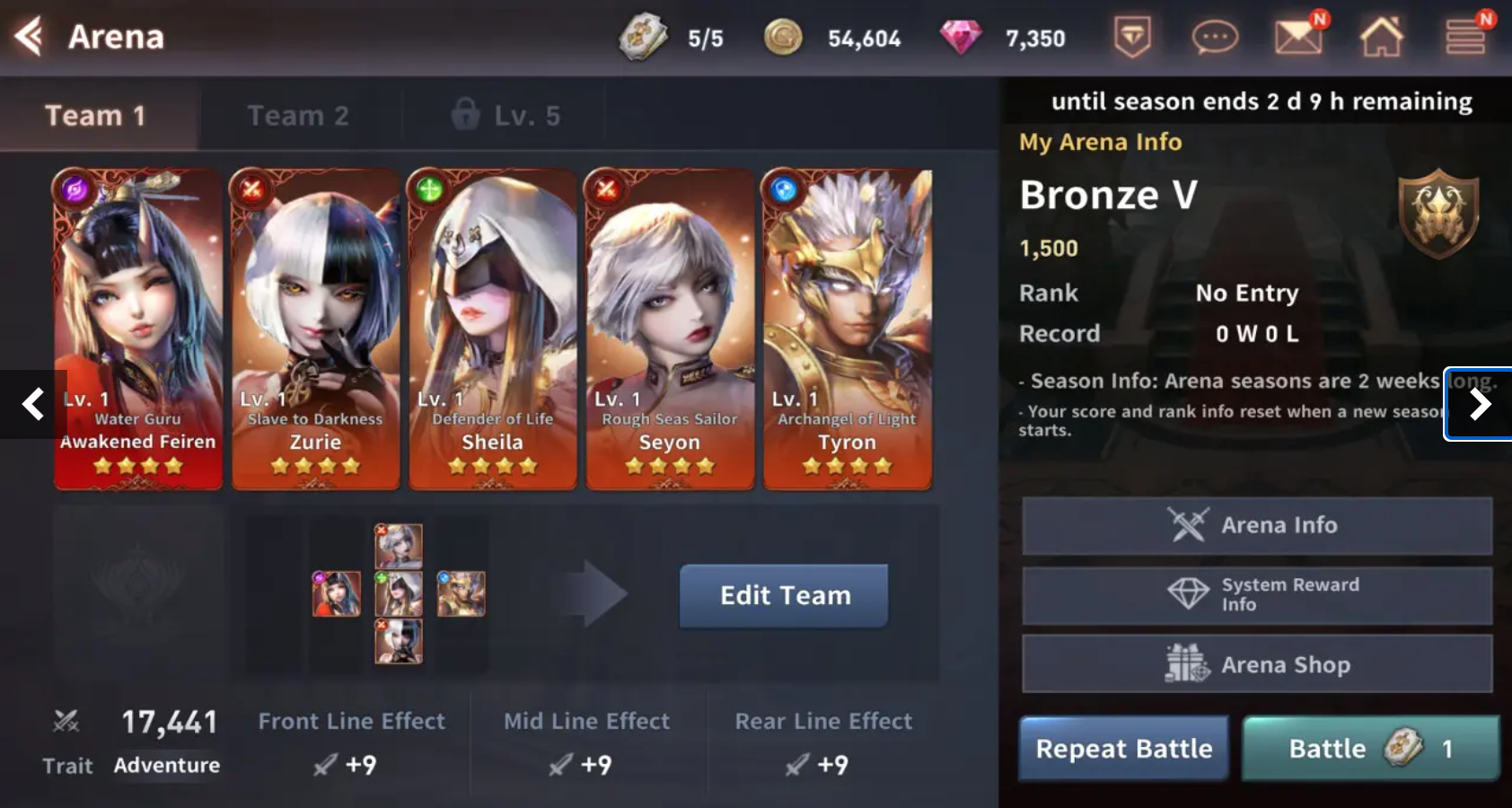This screenshot has width=1512, height=808.
Task: Select the Awakened Feiren hero card
Action: pyautogui.click(x=138, y=329)
